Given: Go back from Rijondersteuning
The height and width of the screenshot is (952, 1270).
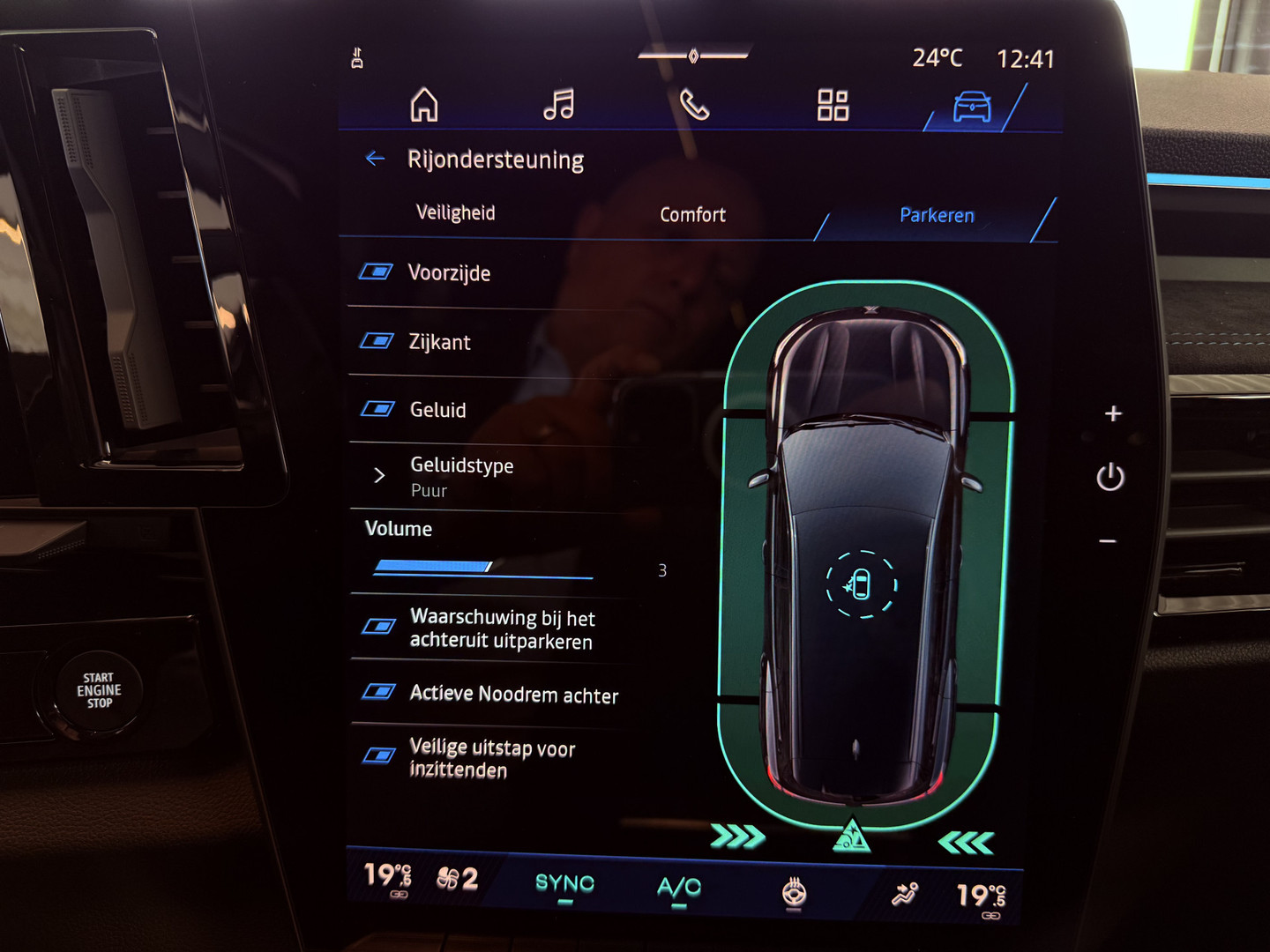Looking at the screenshot, I should click(x=375, y=159).
